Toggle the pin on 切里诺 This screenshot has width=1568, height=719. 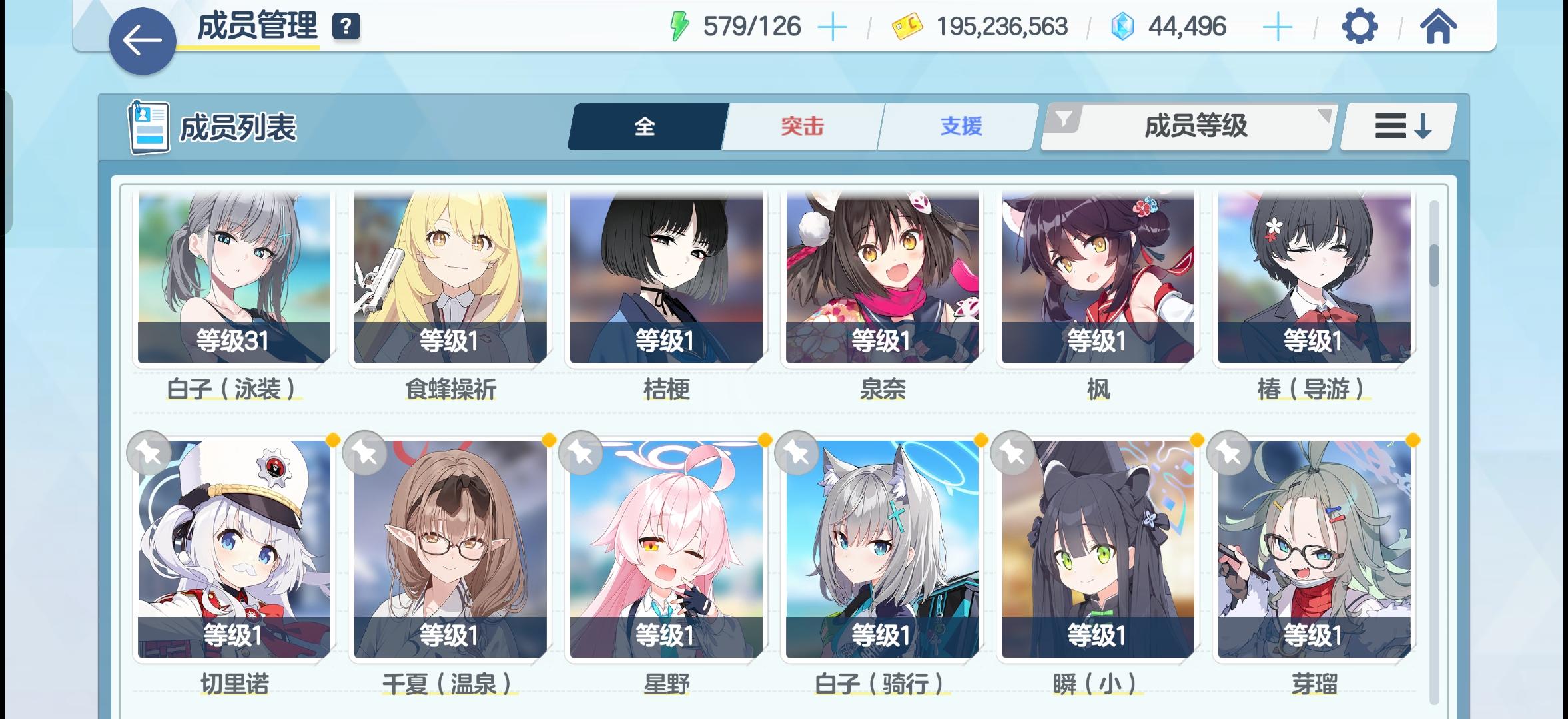pos(150,453)
